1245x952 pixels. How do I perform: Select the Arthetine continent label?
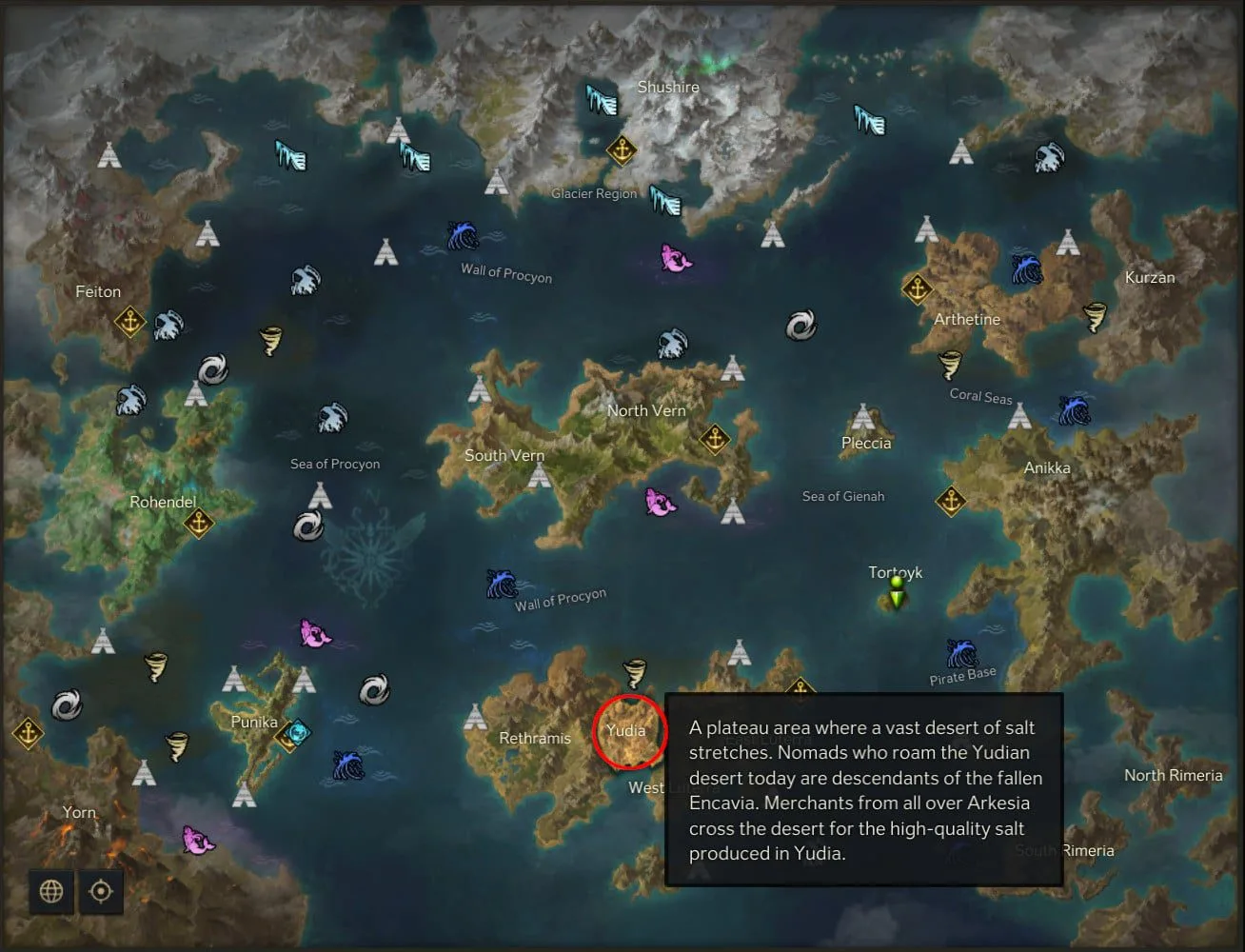[967, 320]
